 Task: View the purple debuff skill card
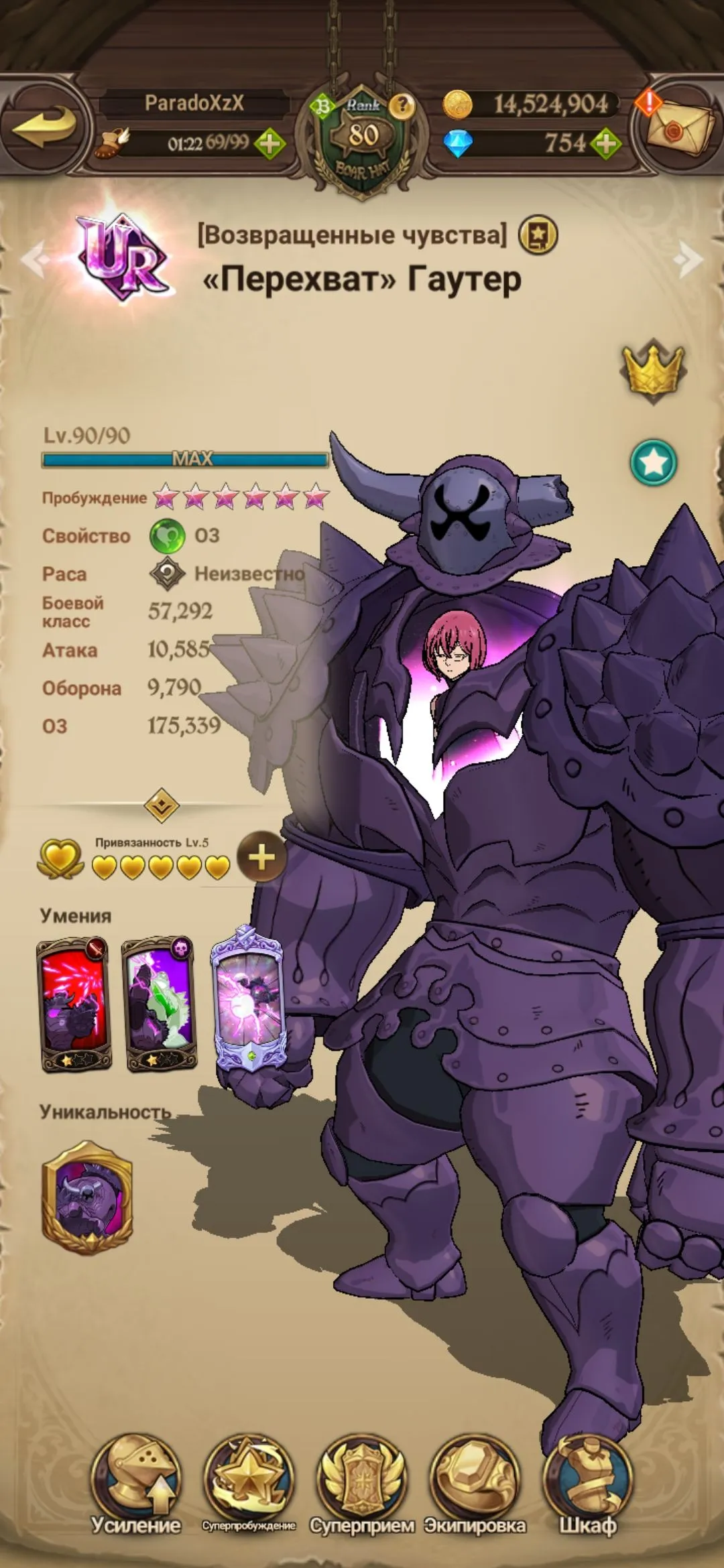[160, 1004]
